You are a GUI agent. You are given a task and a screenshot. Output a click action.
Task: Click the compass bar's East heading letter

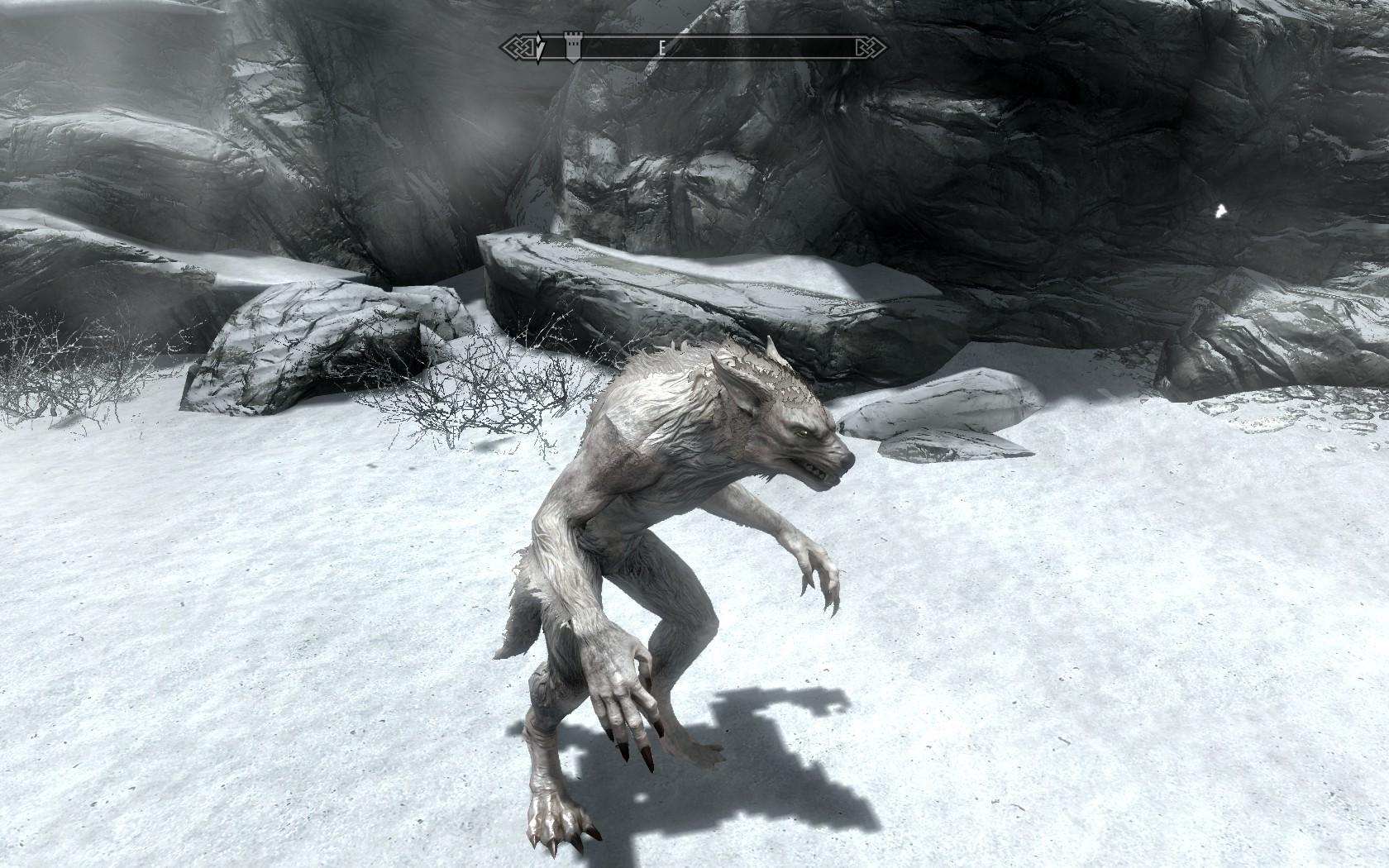661,48
